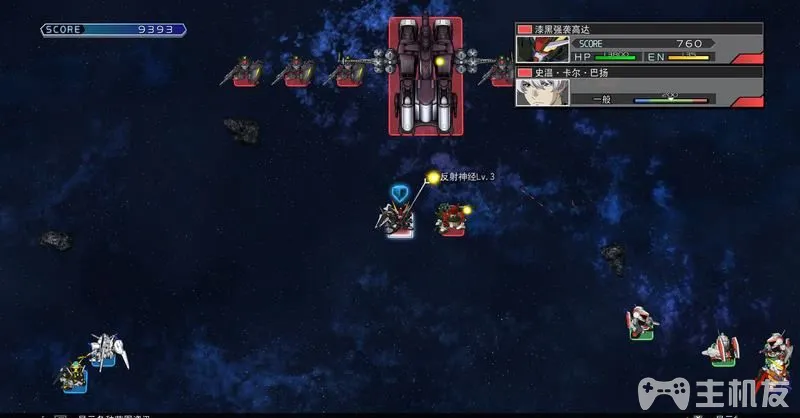
Task: Target the enemy unit right of the battleship
Action: [498, 71]
